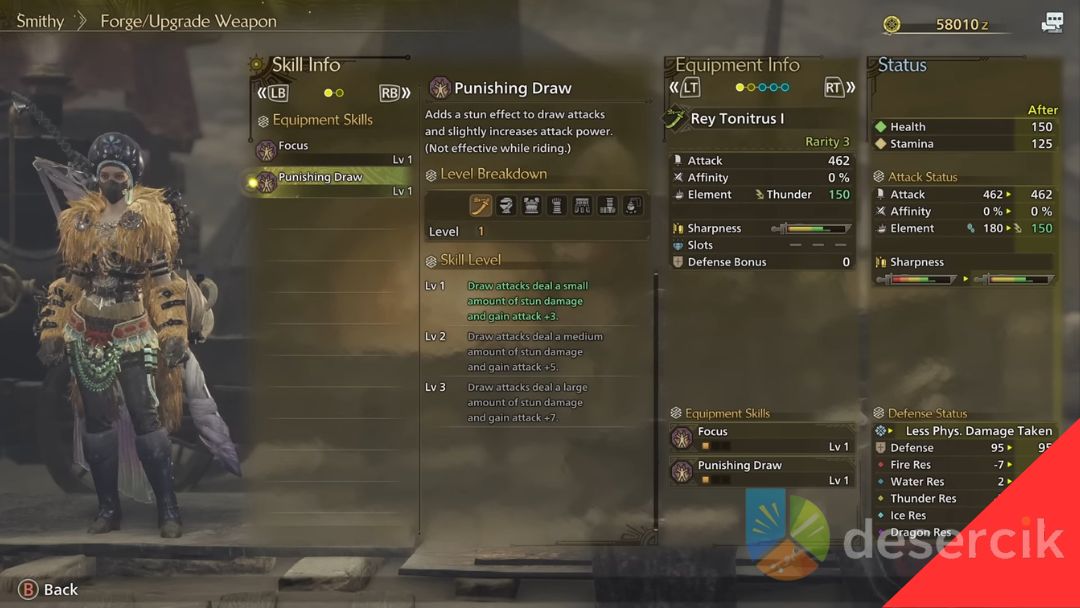Click the Forge/Upgrade Weapon breadcrumb
The image size is (1080, 608).
click(x=188, y=21)
